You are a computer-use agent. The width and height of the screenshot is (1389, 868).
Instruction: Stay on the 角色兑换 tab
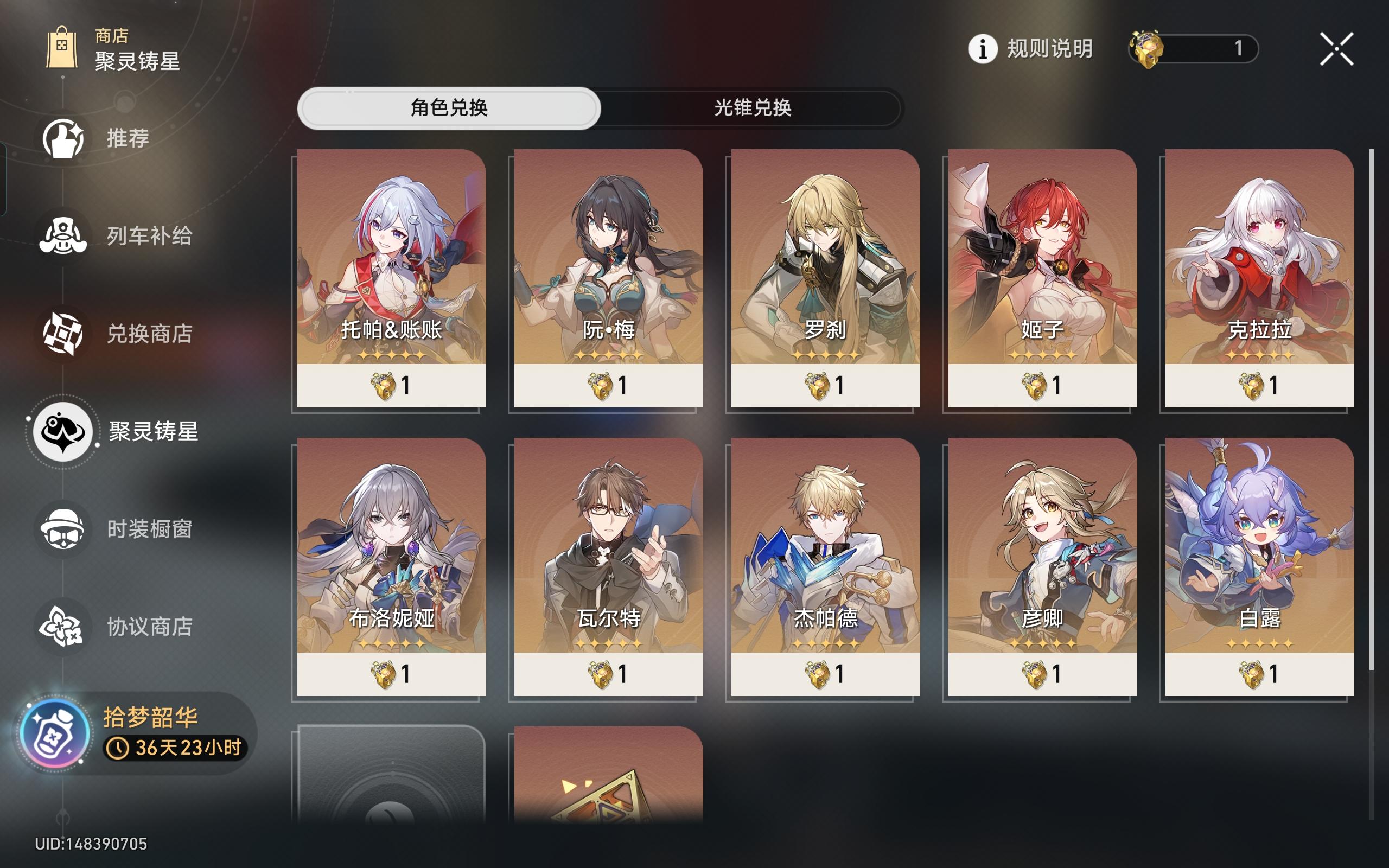pos(450,108)
